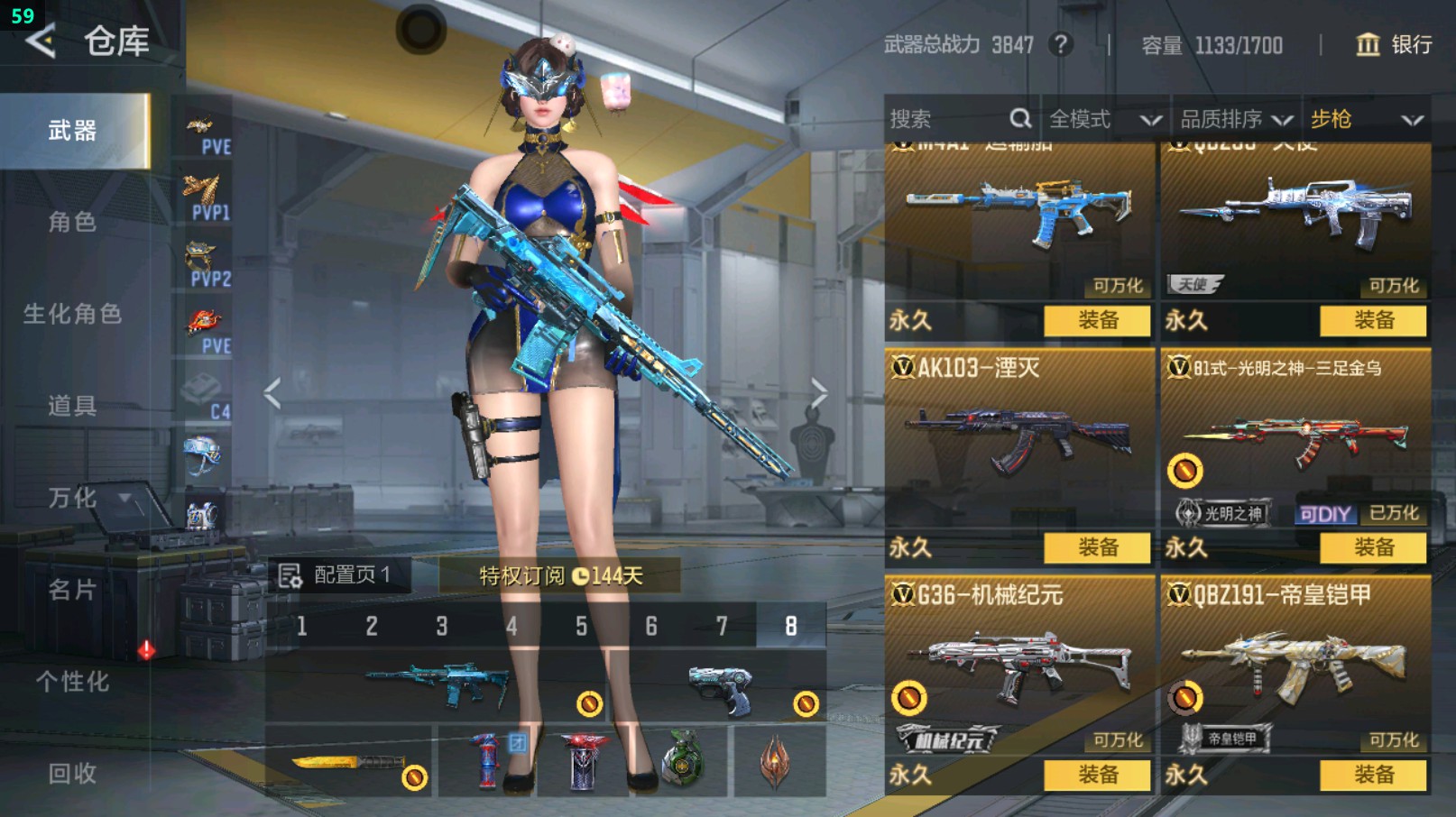This screenshot has height=817, width=1456.
Task: Switch to the 角色 tab
Action: [x=72, y=222]
